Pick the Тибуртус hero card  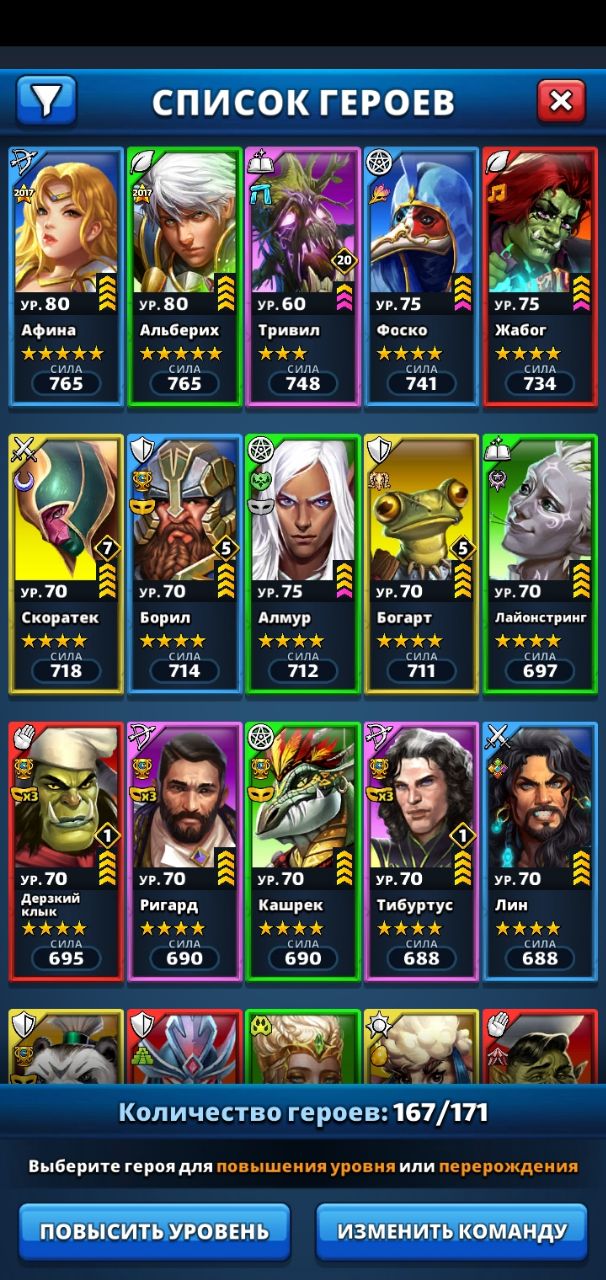click(421, 850)
